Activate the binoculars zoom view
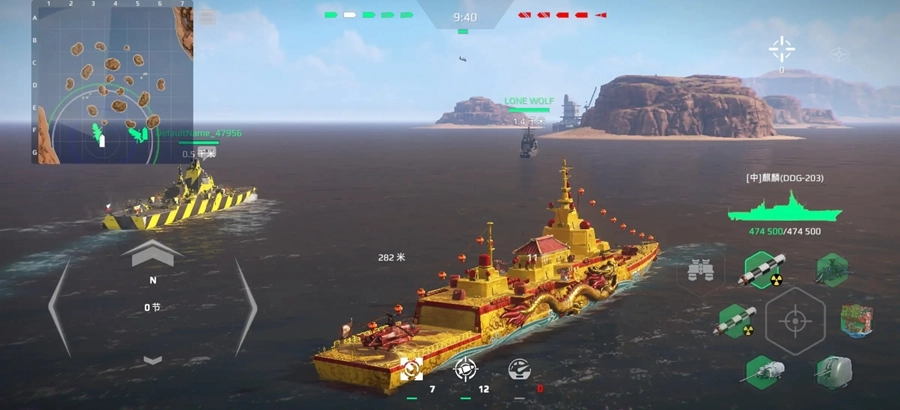The image size is (900, 410). 699,270
